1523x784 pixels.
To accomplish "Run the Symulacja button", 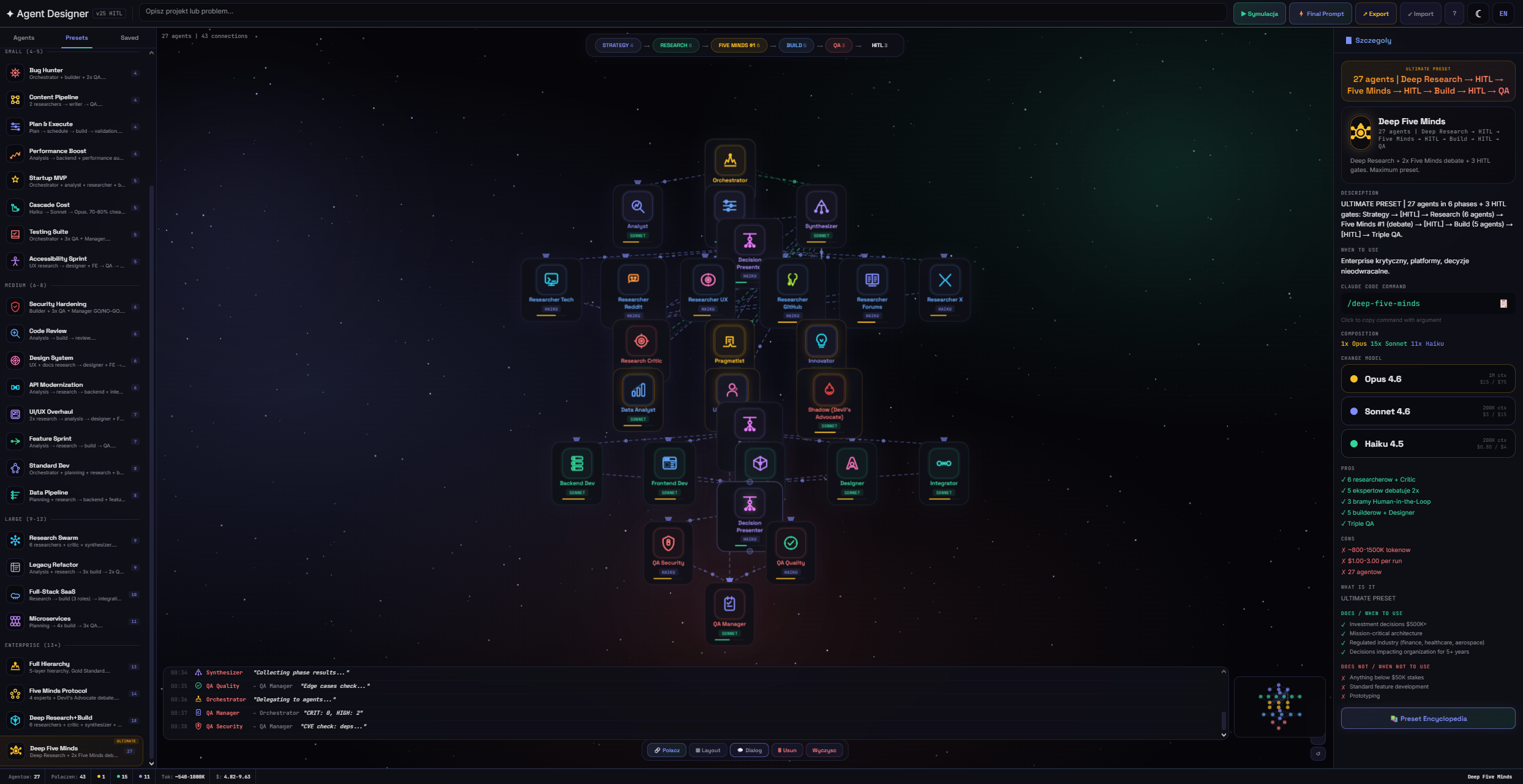I will point(1259,13).
